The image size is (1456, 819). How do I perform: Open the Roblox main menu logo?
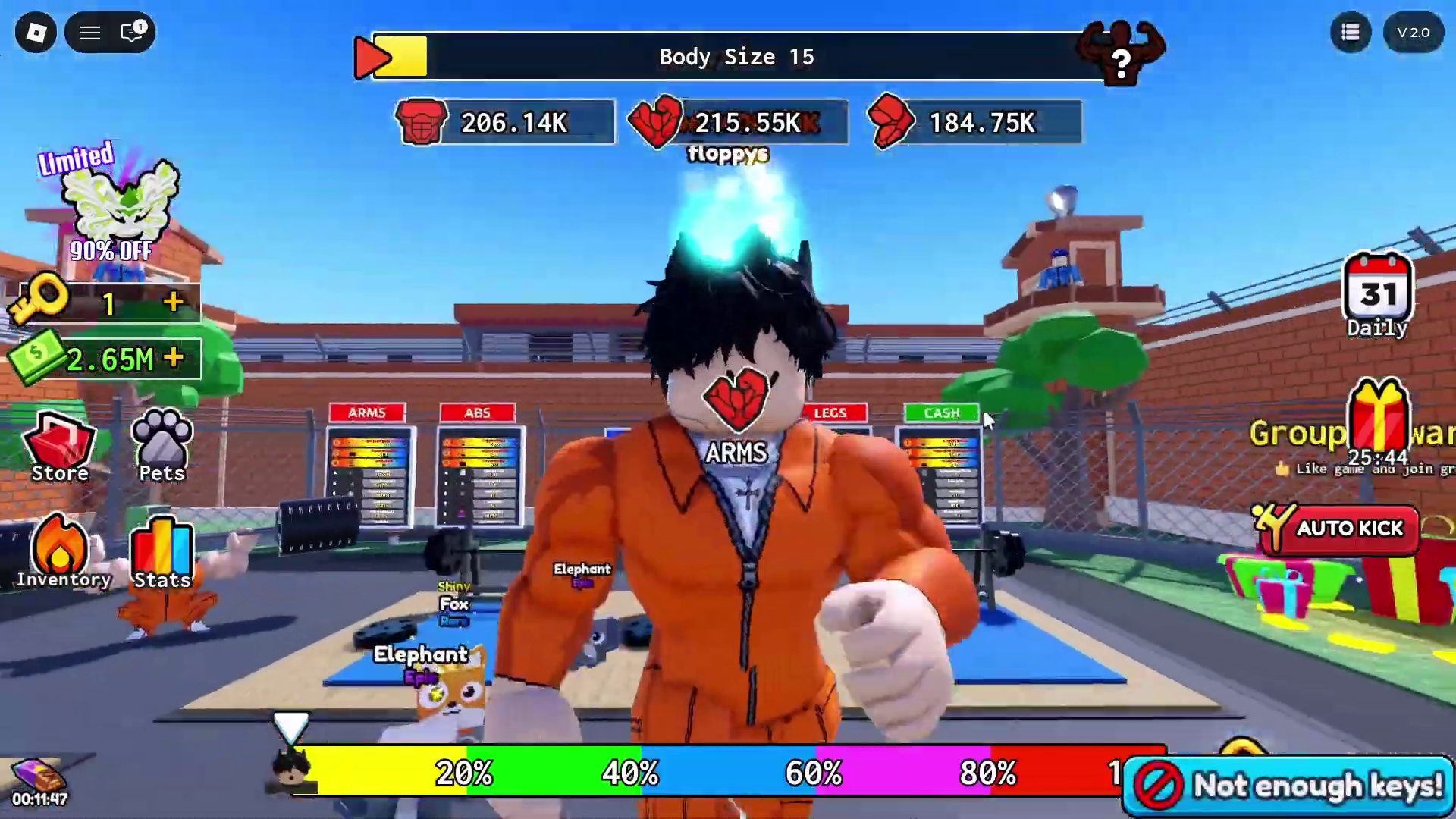pos(36,33)
